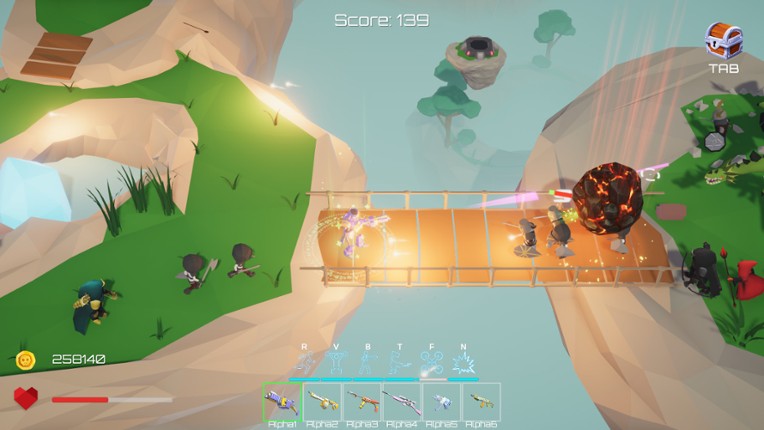
Task: Select the Alpha1 weapon slot
Action: click(x=282, y=402)
